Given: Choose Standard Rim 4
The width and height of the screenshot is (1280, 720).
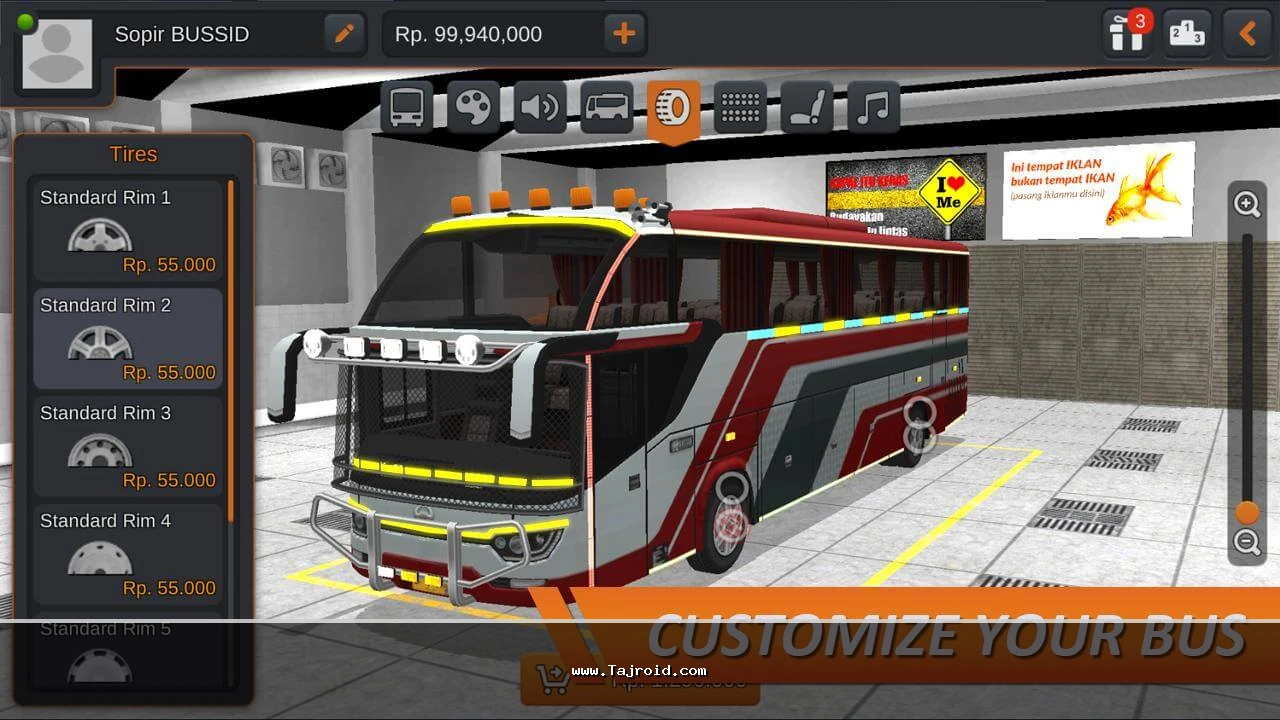Looking at the screenshot, I should tap(128, 554).
